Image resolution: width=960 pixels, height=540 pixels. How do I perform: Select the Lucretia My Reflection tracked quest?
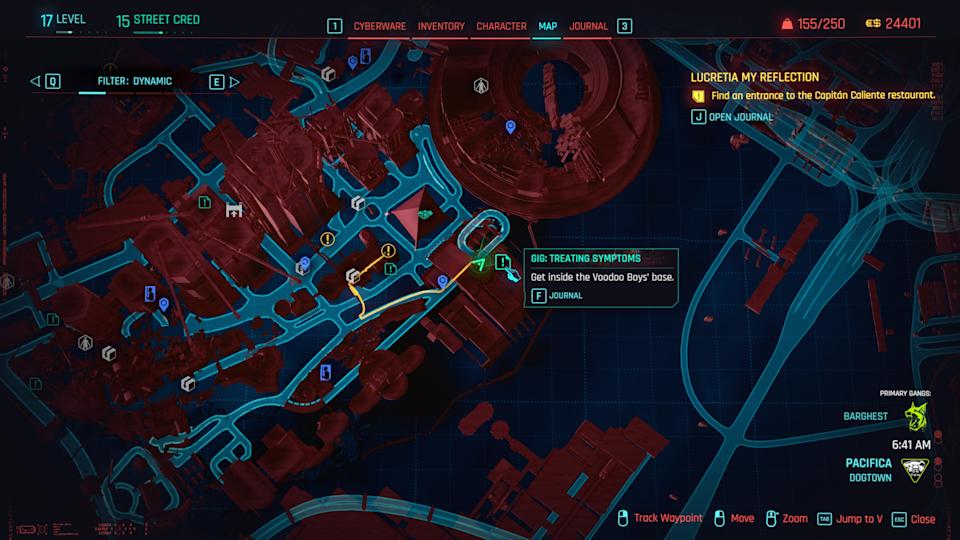click(x=754, y=77)
